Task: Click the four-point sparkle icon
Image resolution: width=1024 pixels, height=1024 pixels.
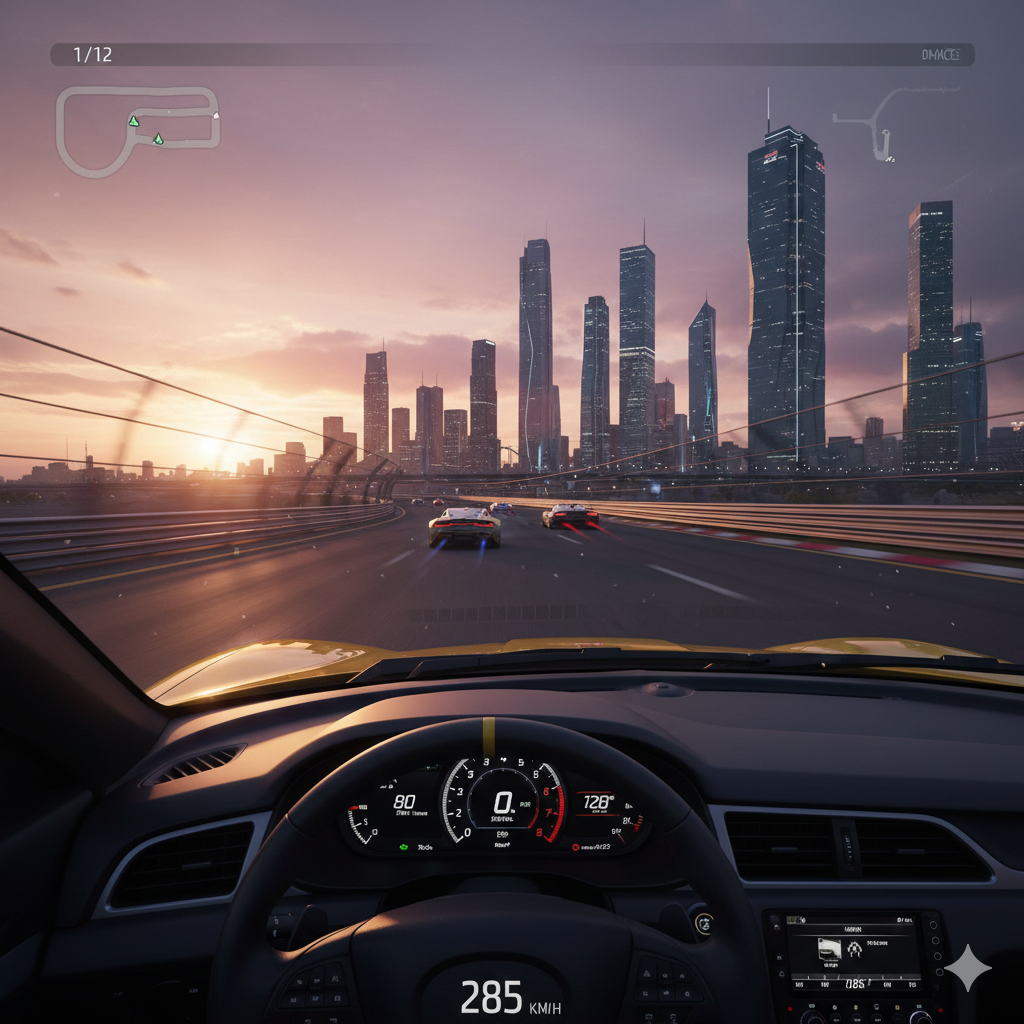Action: (968, 967)
